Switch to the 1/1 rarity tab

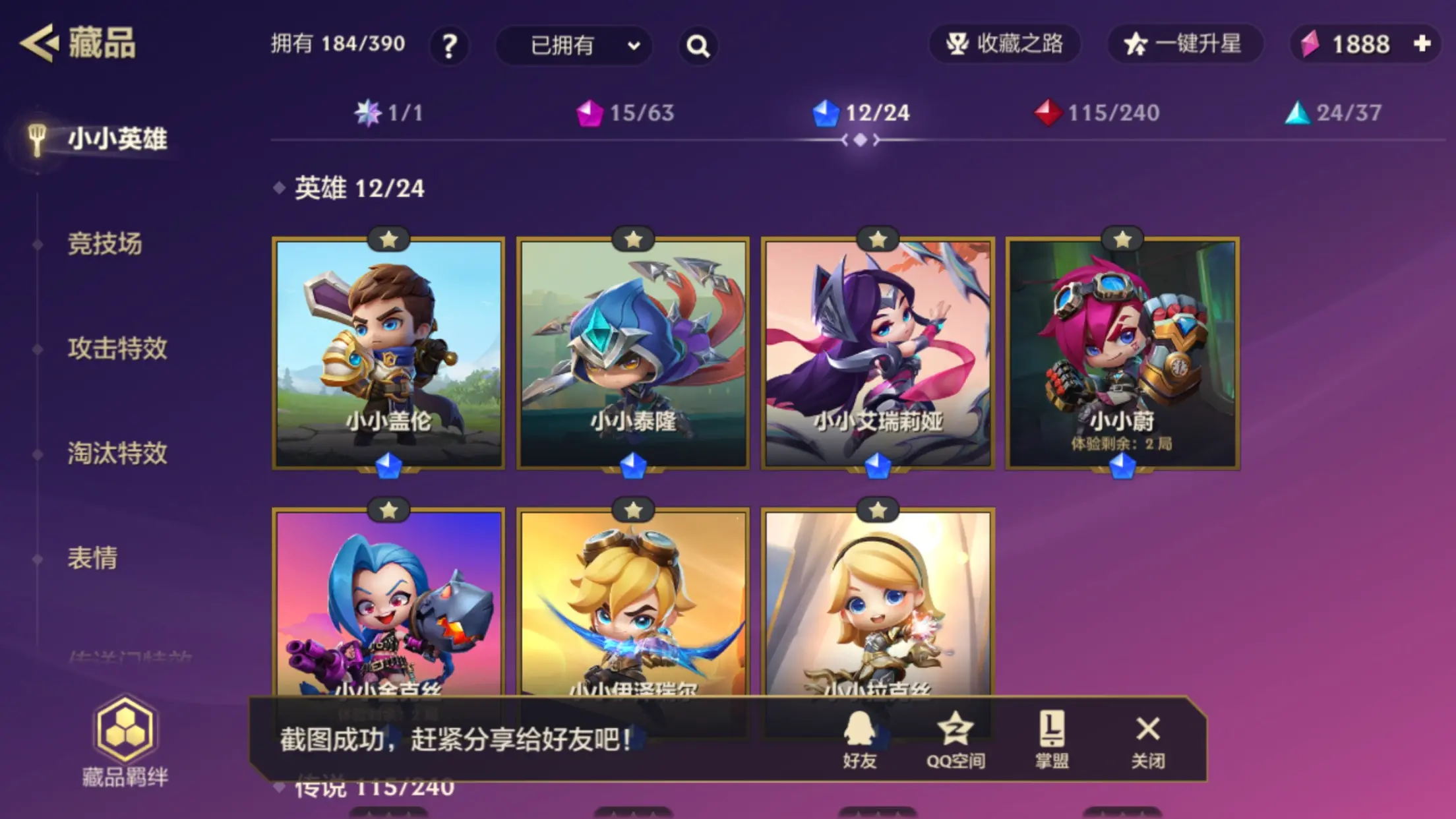[x=389, y=113]
